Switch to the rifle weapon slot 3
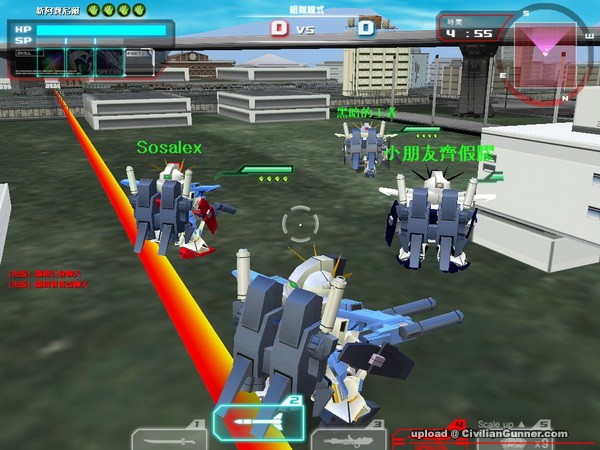Viewport: 600px width, 450px height. point(348,438)
